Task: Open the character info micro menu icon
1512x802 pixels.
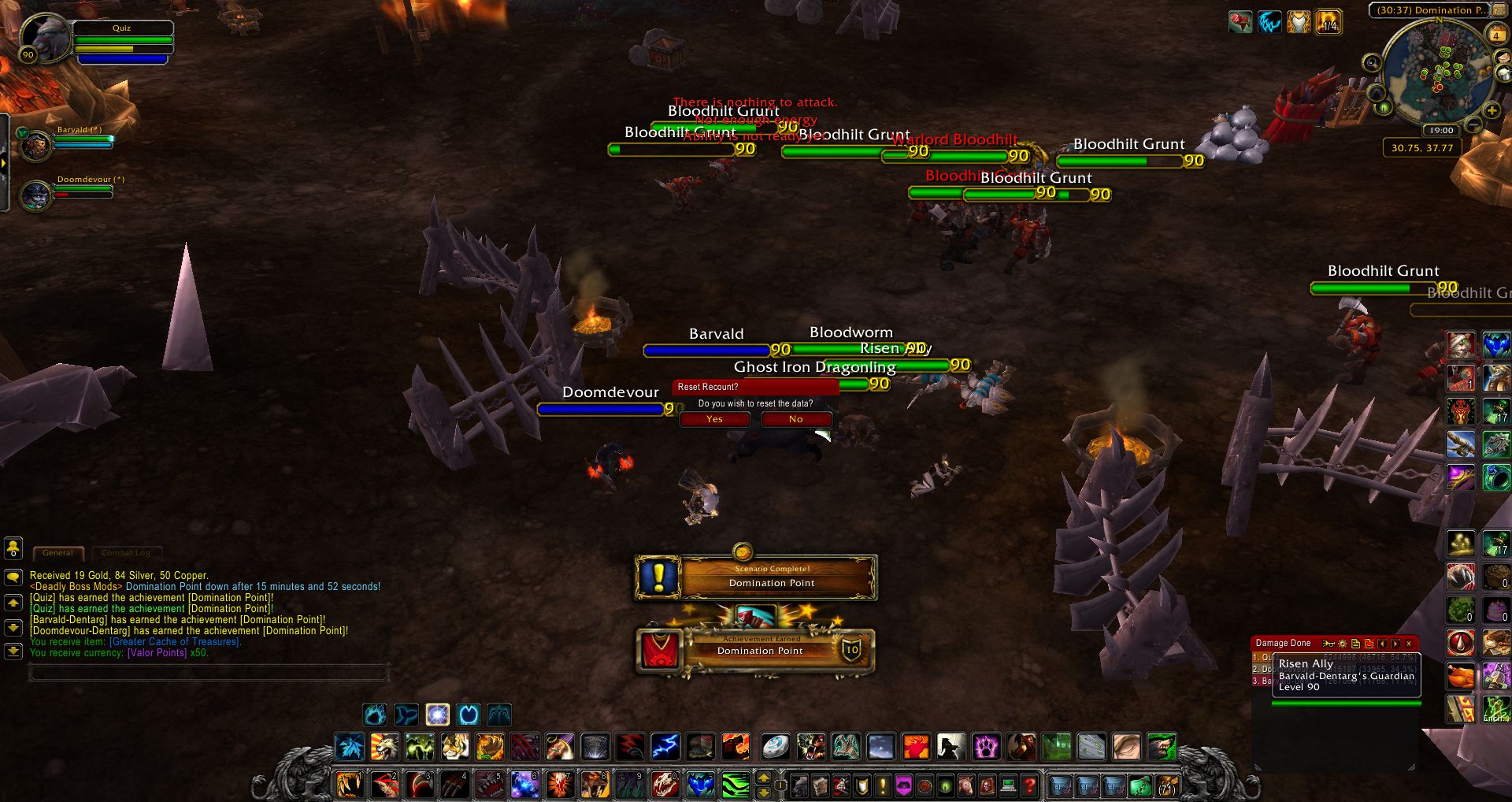Action: click(800, 786)
